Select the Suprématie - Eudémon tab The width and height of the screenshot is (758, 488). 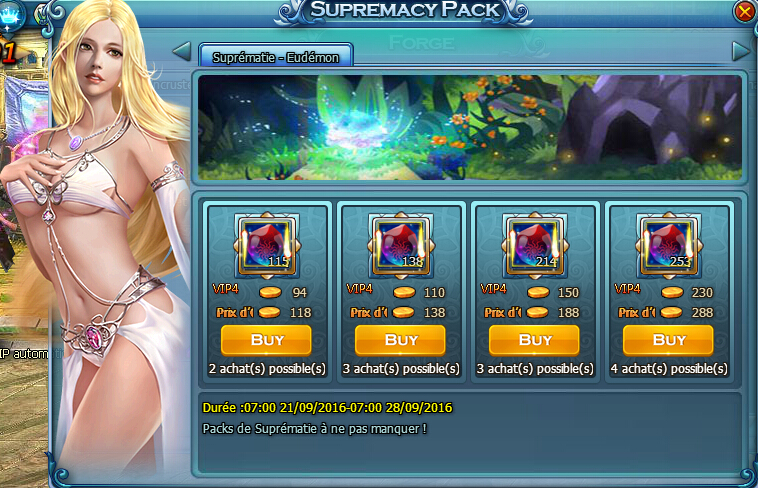[276, 57]
